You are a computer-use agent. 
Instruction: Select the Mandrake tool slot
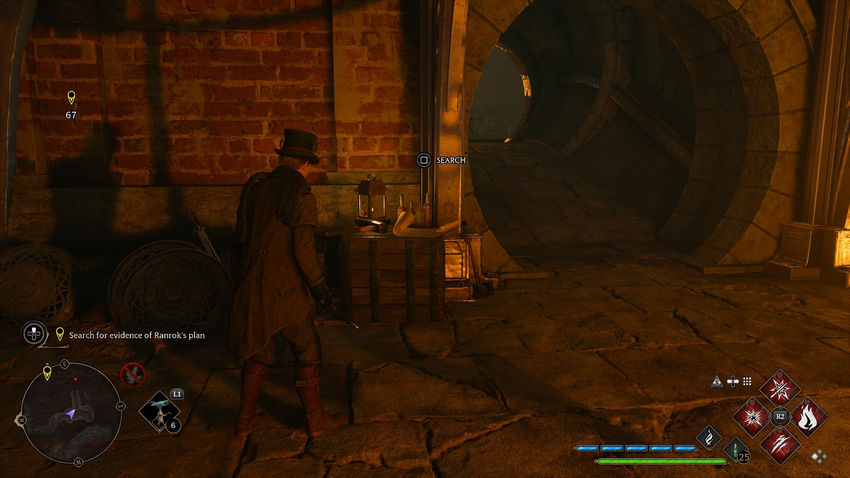pos(158,411)
